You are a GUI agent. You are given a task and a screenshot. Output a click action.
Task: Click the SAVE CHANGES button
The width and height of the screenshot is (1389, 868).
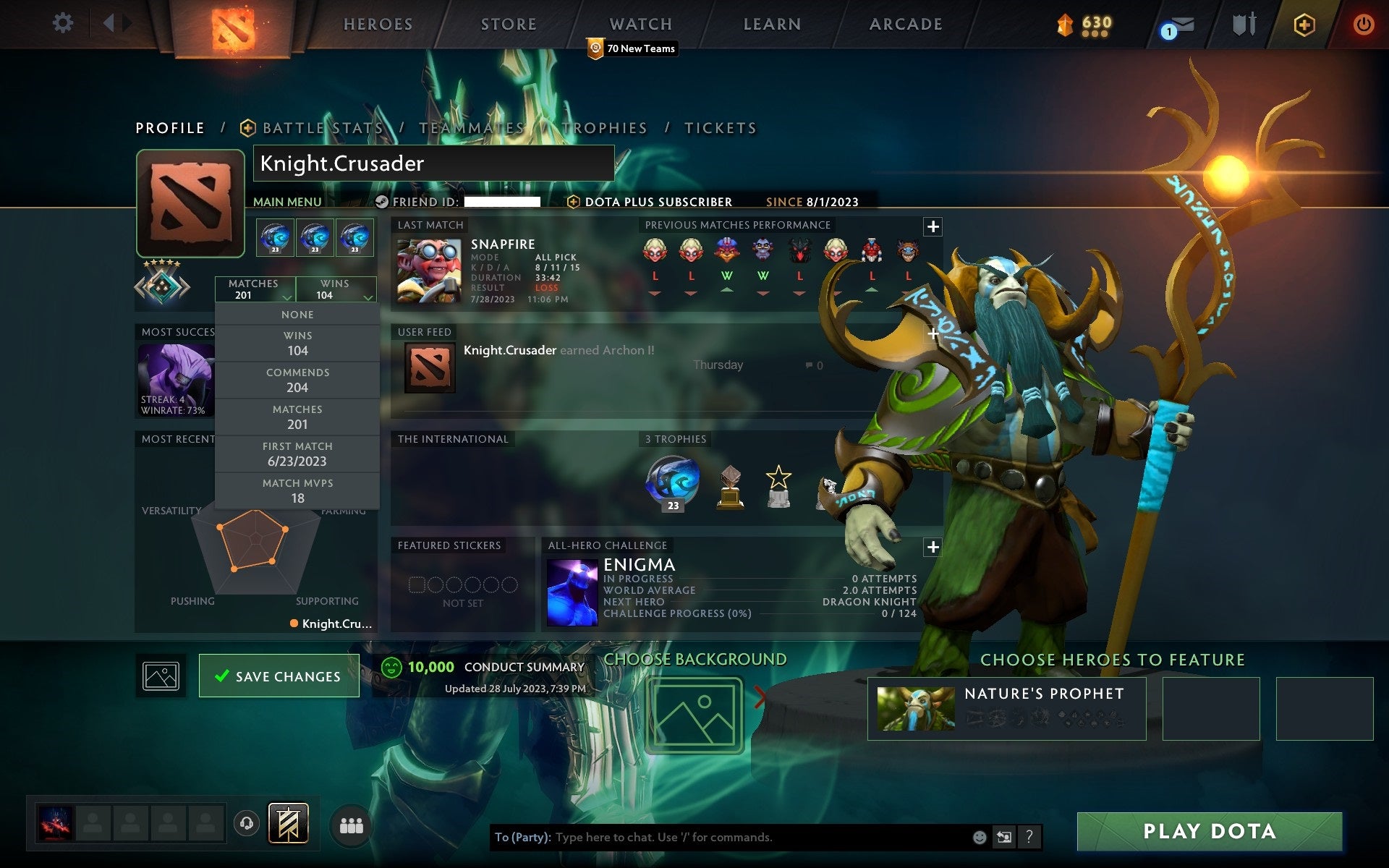pos(279,676)
